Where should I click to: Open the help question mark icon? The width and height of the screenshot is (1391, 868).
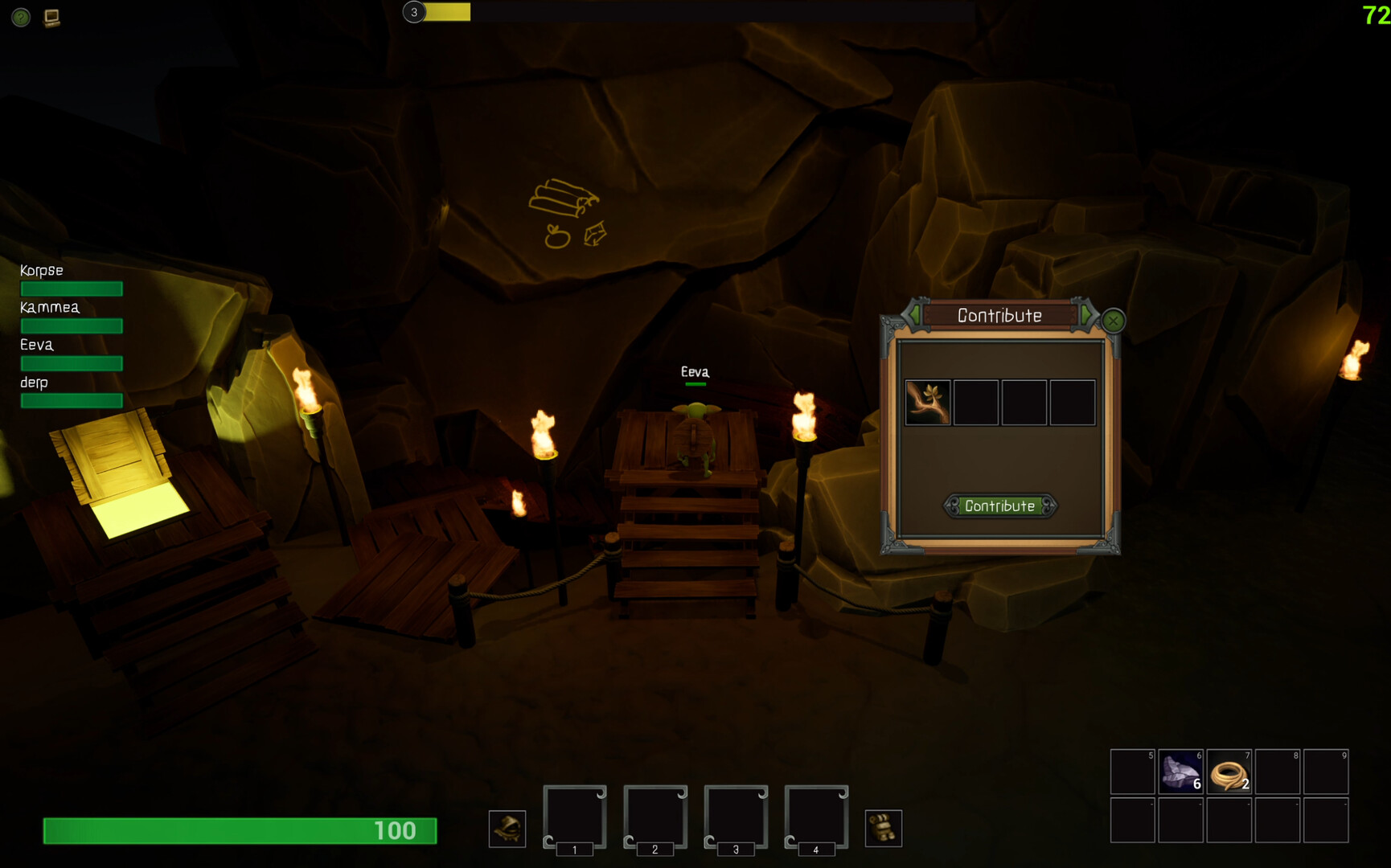point(20,18)
